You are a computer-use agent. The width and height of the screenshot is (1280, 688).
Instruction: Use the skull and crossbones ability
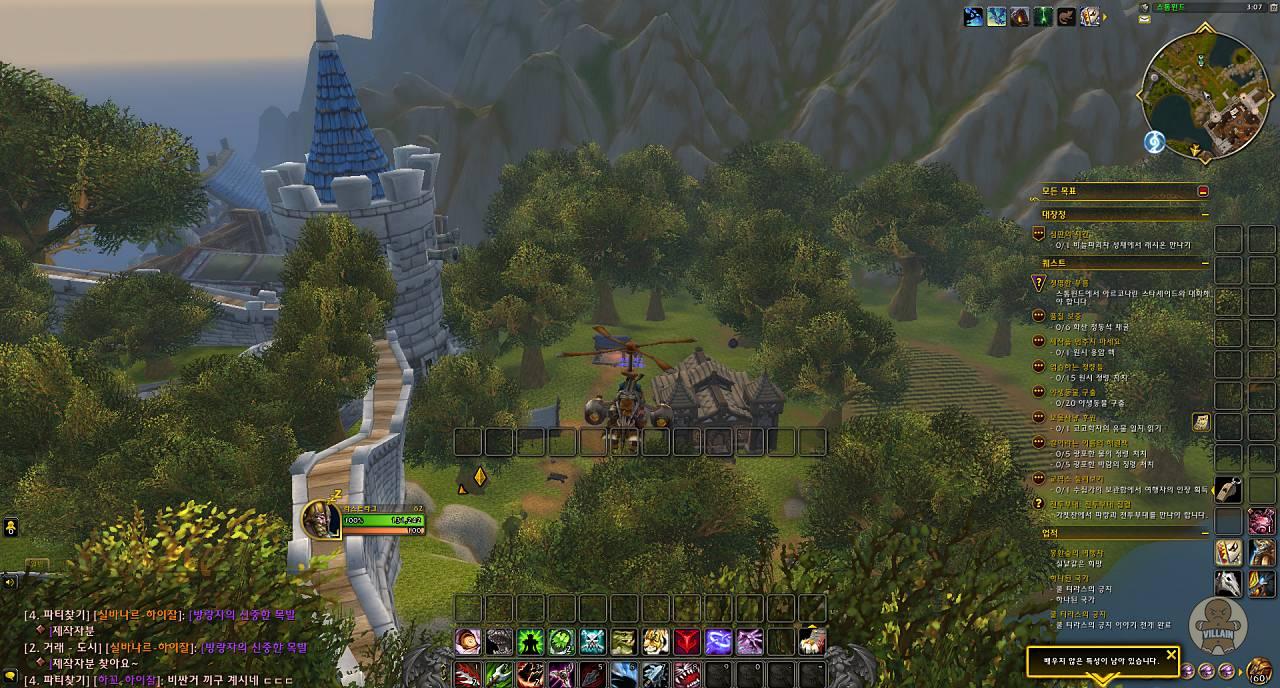pyautogui.click(x=592, y=641)
